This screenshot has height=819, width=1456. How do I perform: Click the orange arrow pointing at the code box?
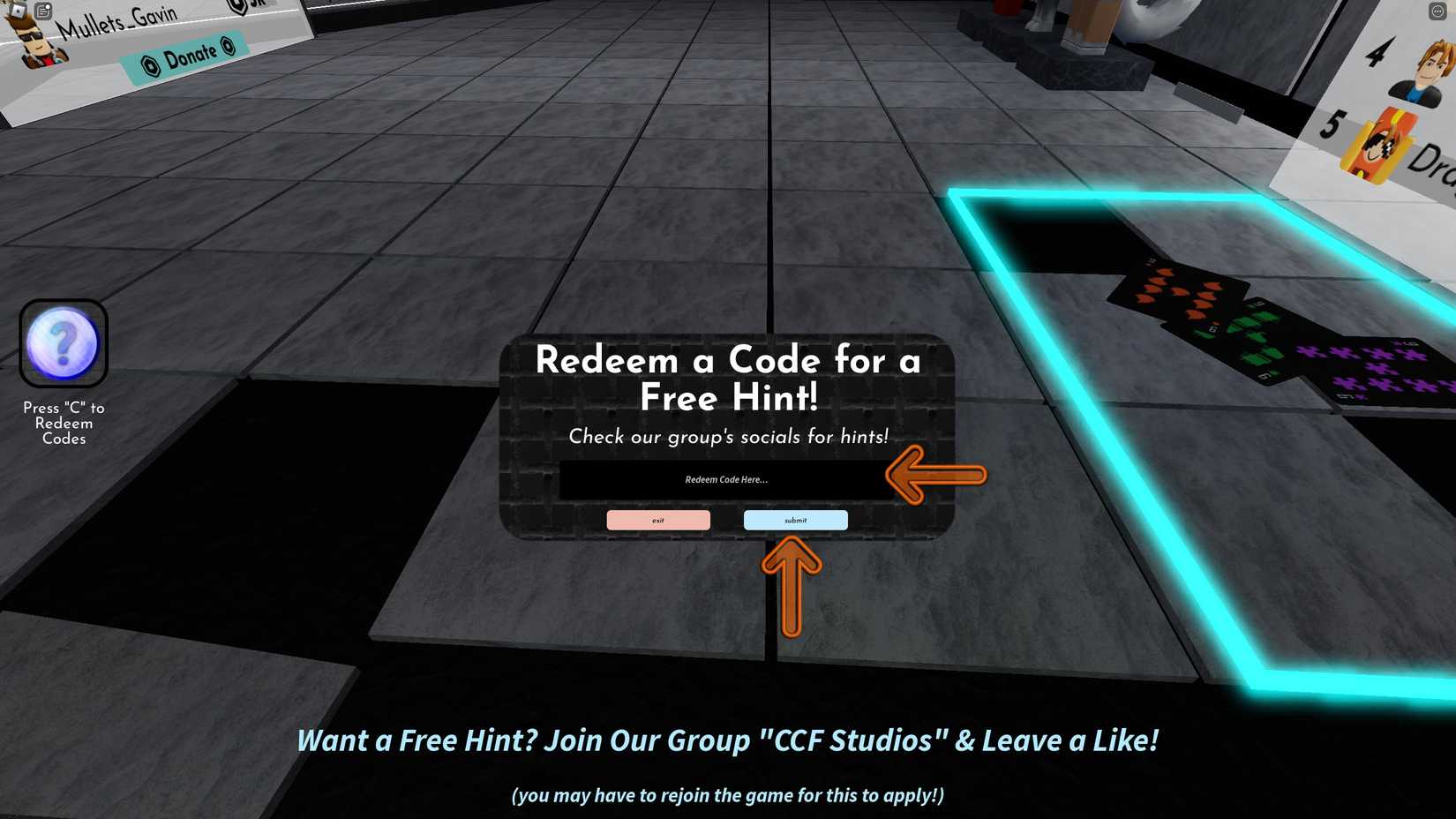click(935, 475)
